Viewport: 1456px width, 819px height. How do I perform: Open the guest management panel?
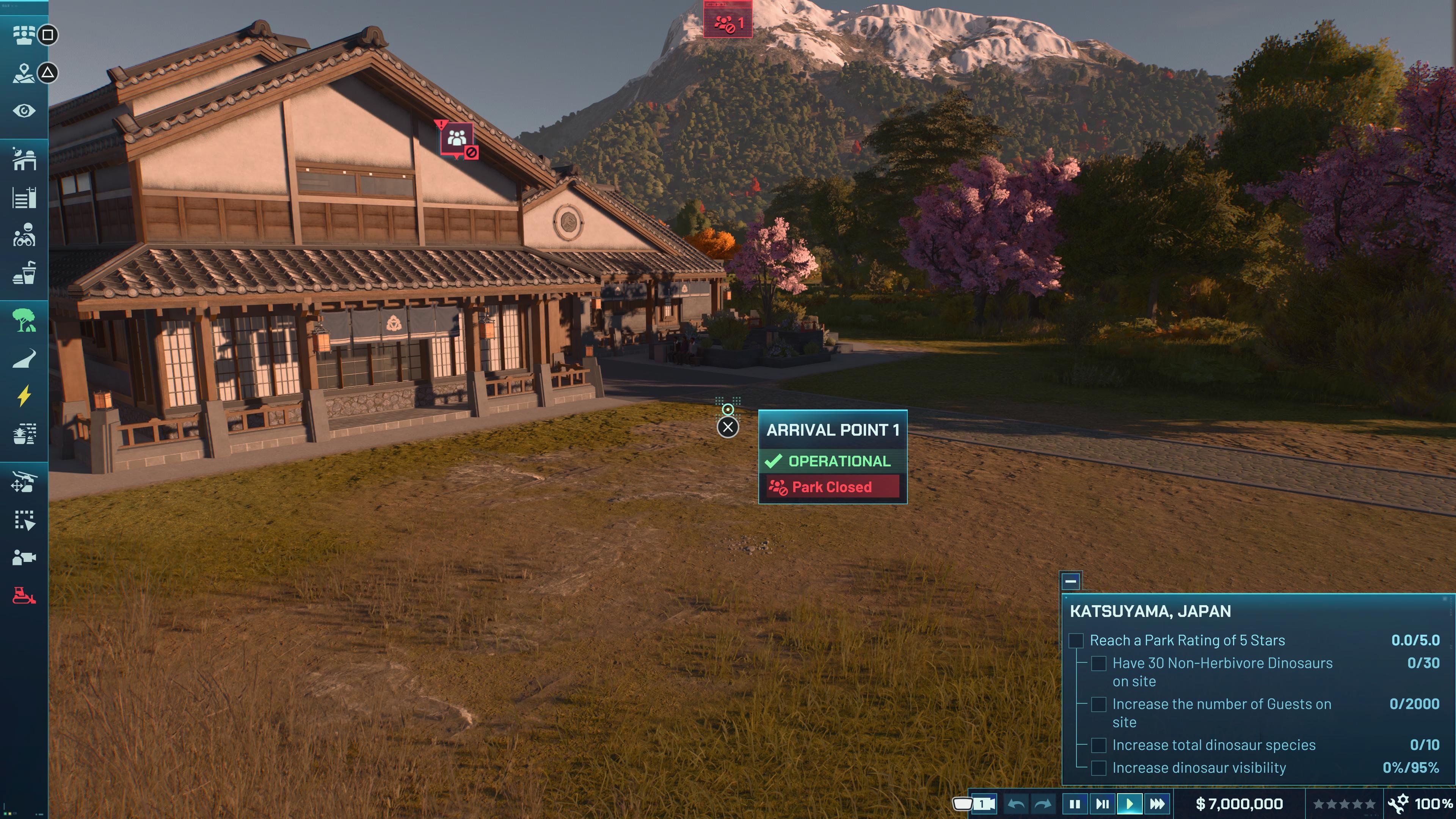click(24, 35)
